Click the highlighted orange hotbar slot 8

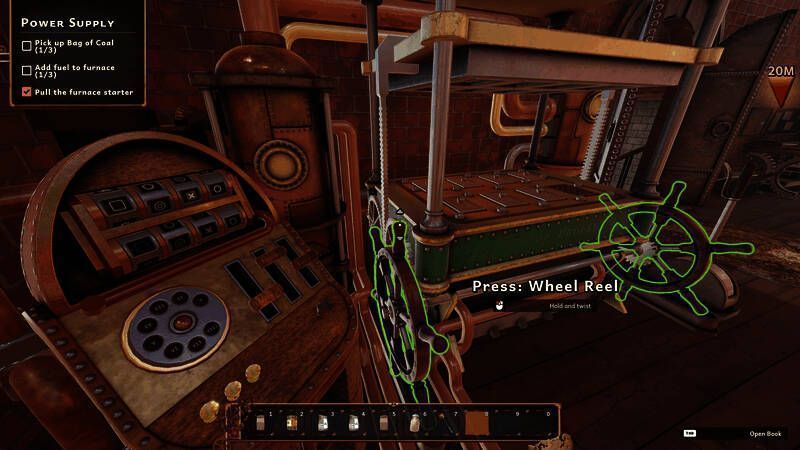tap(478, 424)
